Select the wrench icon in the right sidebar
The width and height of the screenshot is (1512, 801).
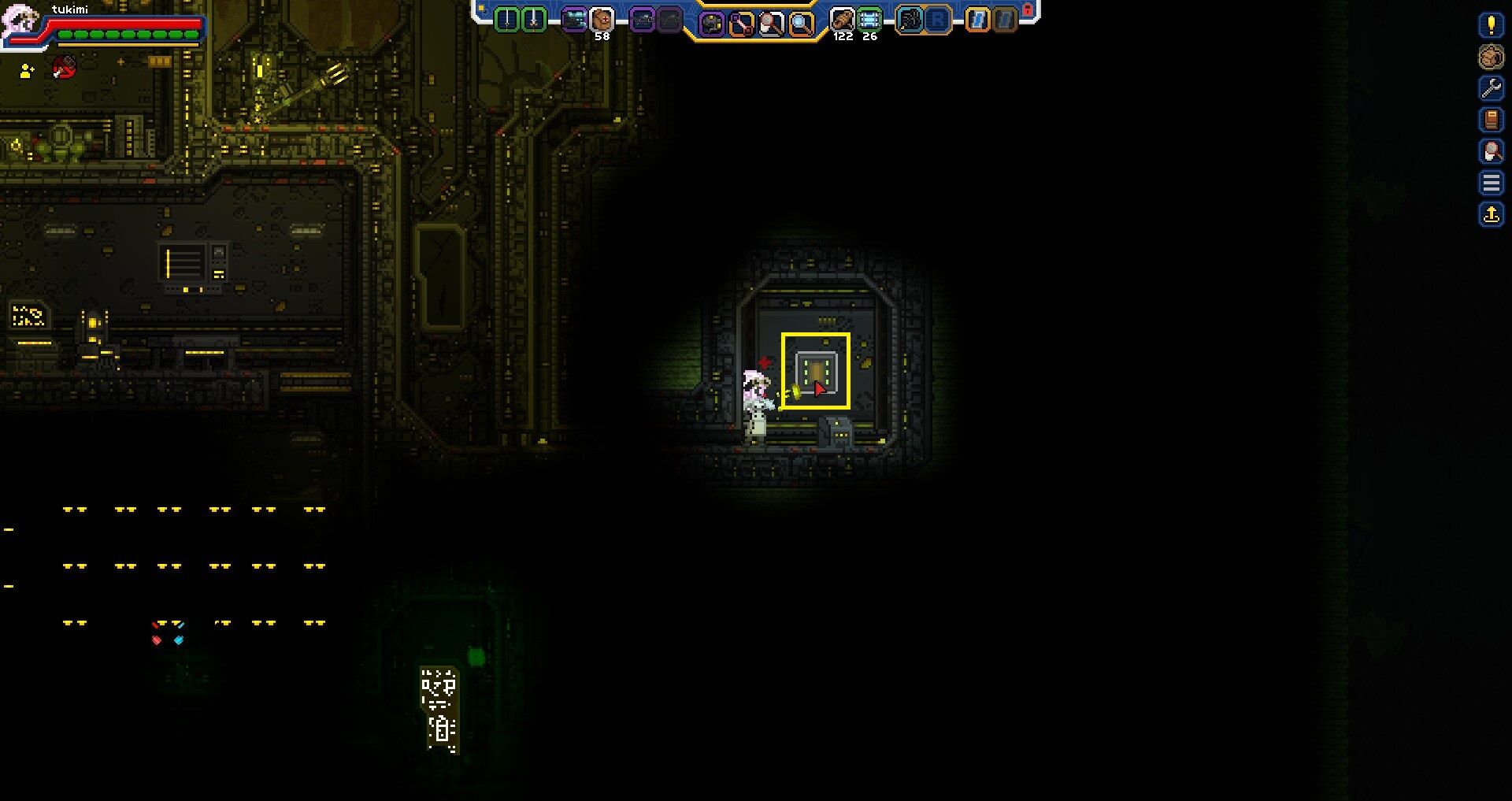(x=1491, y=90)
